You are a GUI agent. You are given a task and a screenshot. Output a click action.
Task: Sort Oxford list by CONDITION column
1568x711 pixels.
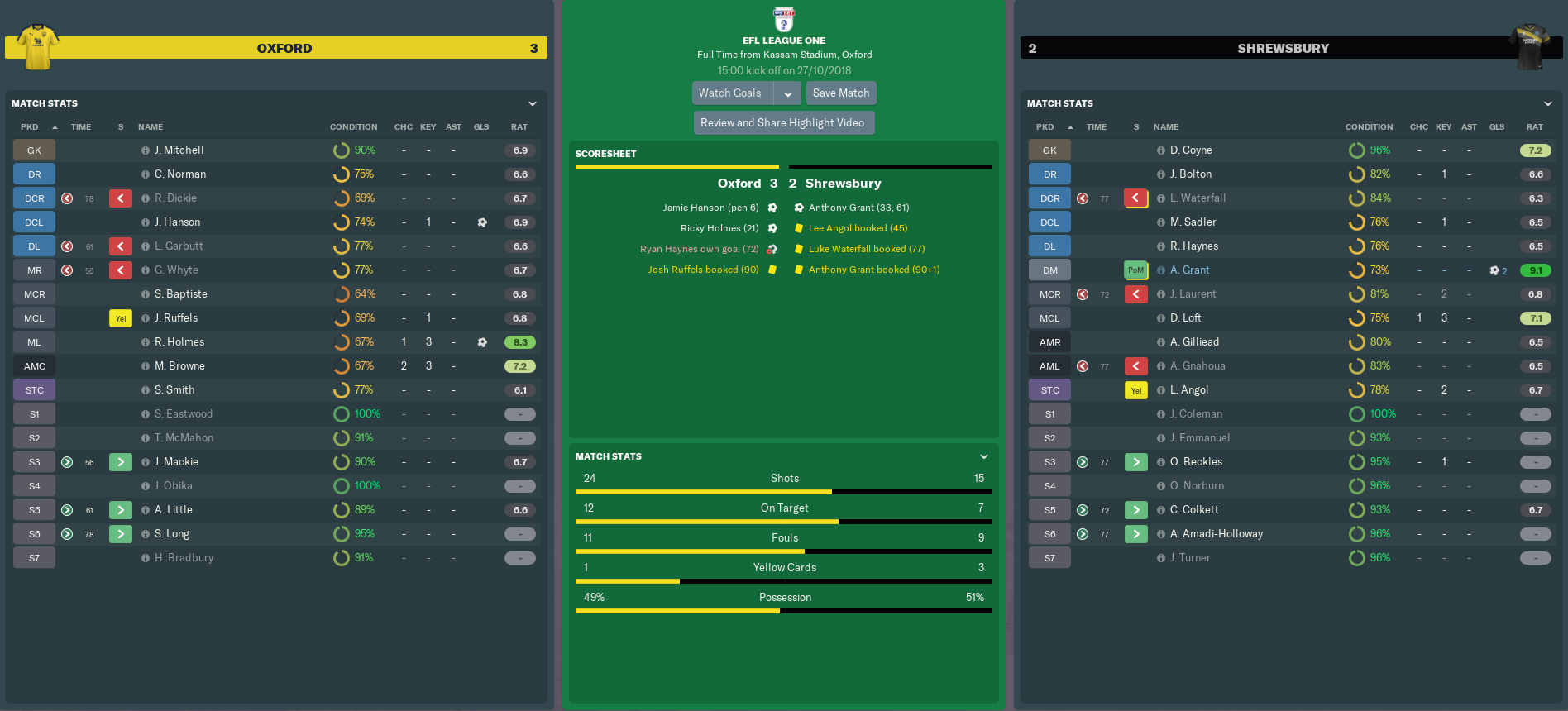(353, 127)
